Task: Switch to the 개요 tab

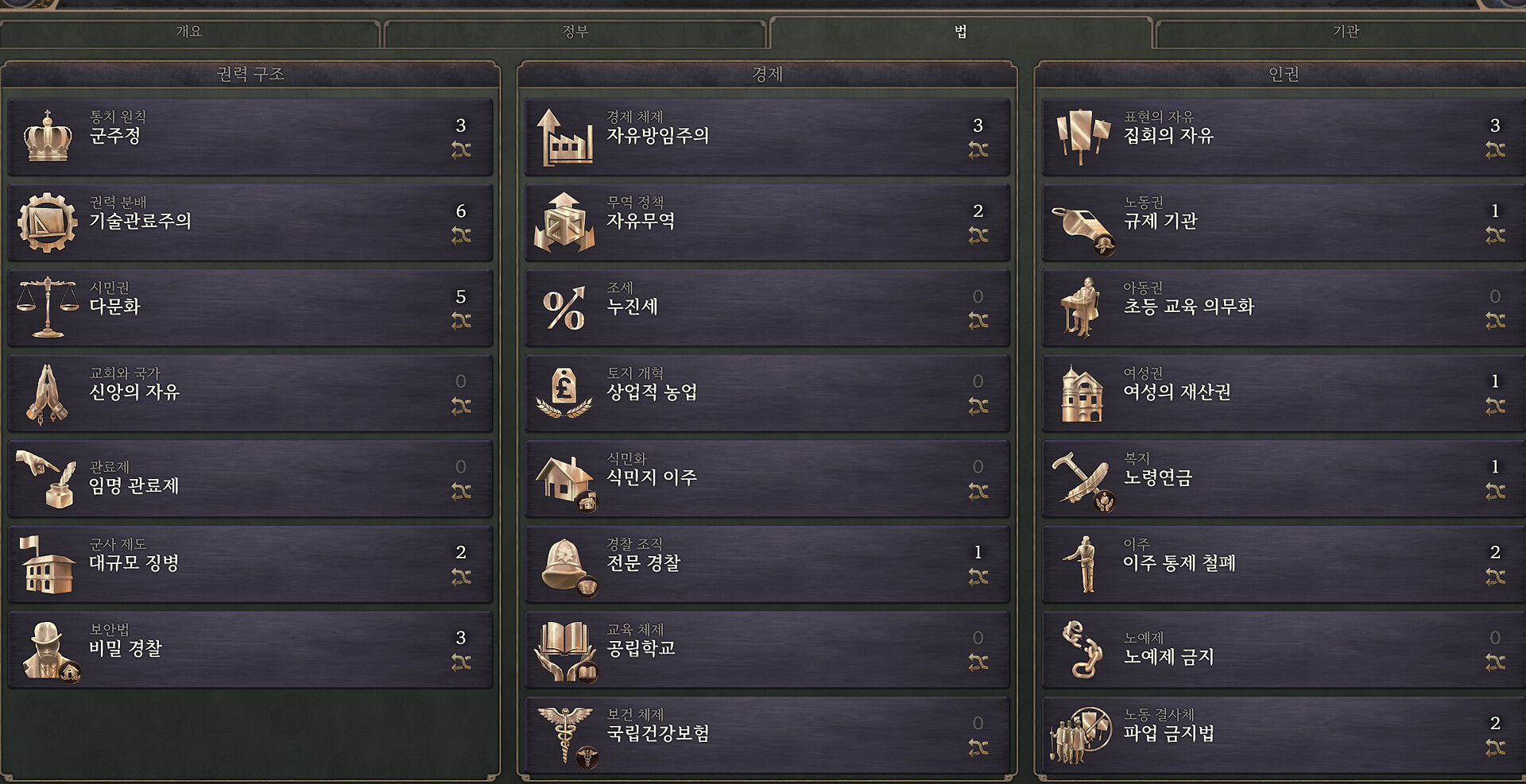Action: pos(189,32)
